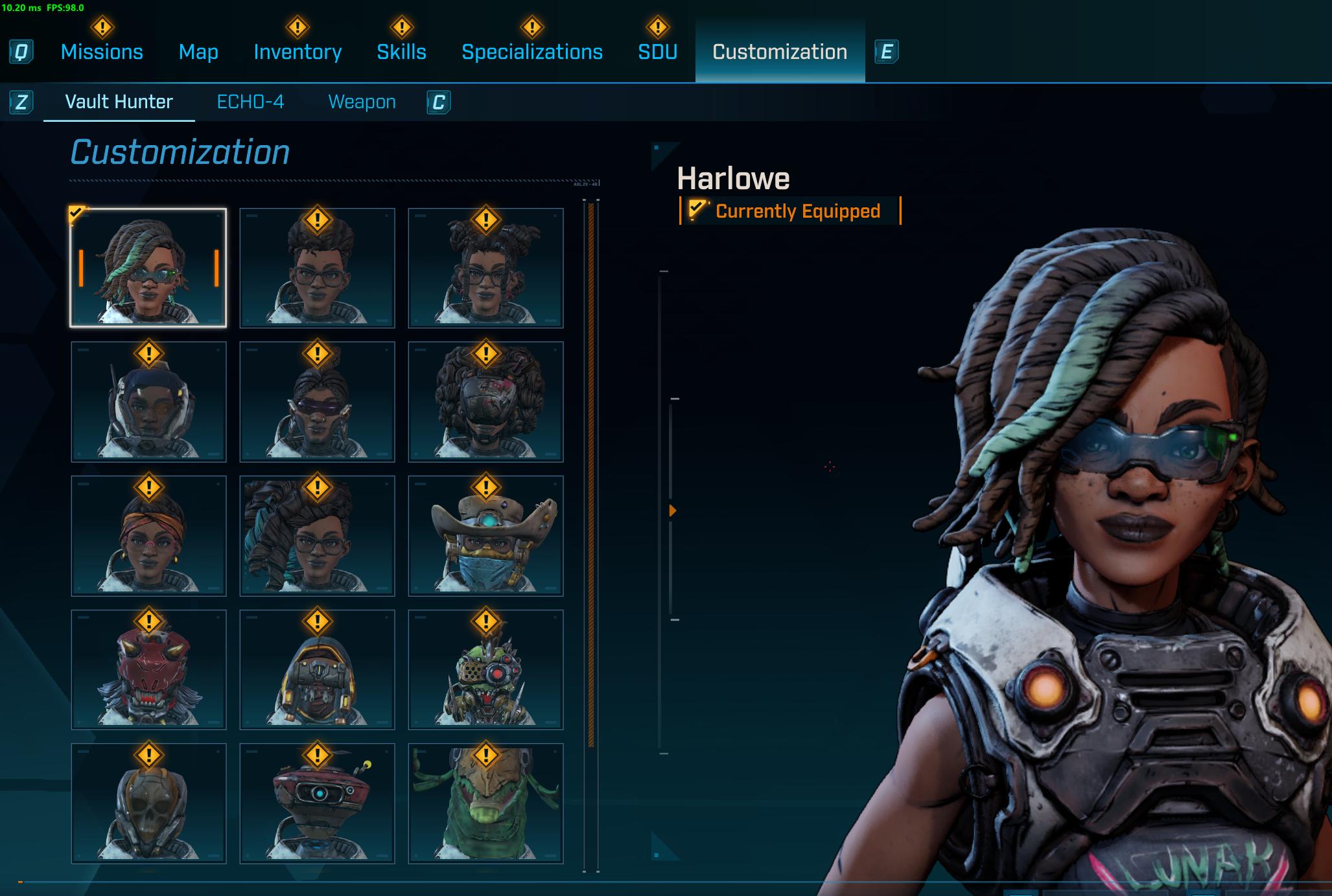The height and width of the screenshot is (896, 1332).
Task: Go to the Skills tab
Action: [x=401, y=52]
